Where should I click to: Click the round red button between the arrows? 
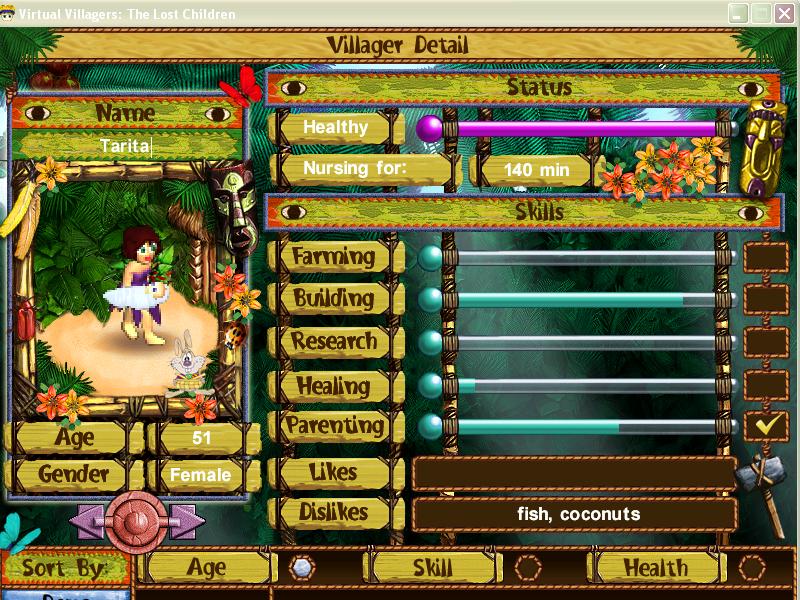pos(137,521)
